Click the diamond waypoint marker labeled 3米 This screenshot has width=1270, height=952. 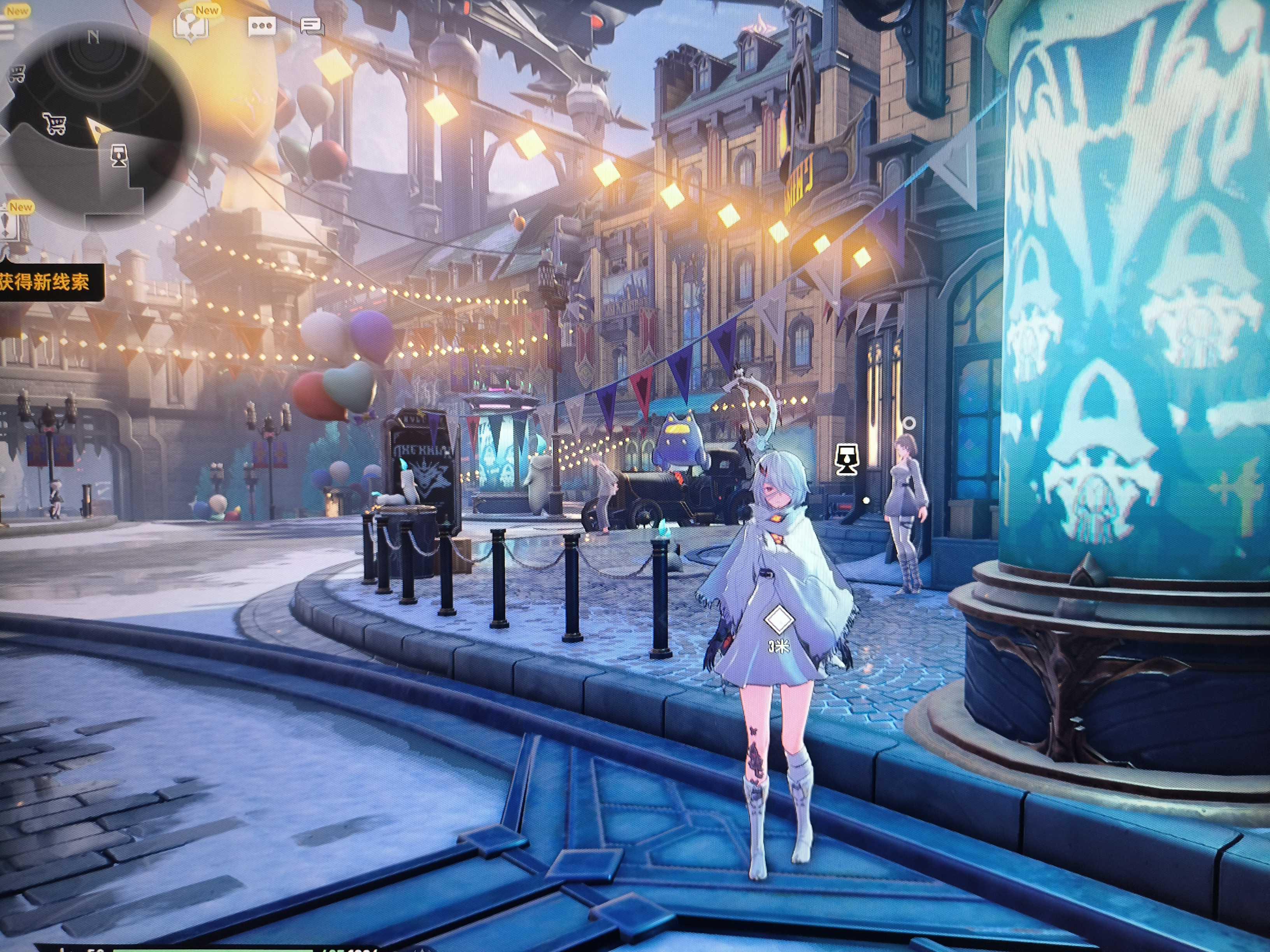point(779,619)
